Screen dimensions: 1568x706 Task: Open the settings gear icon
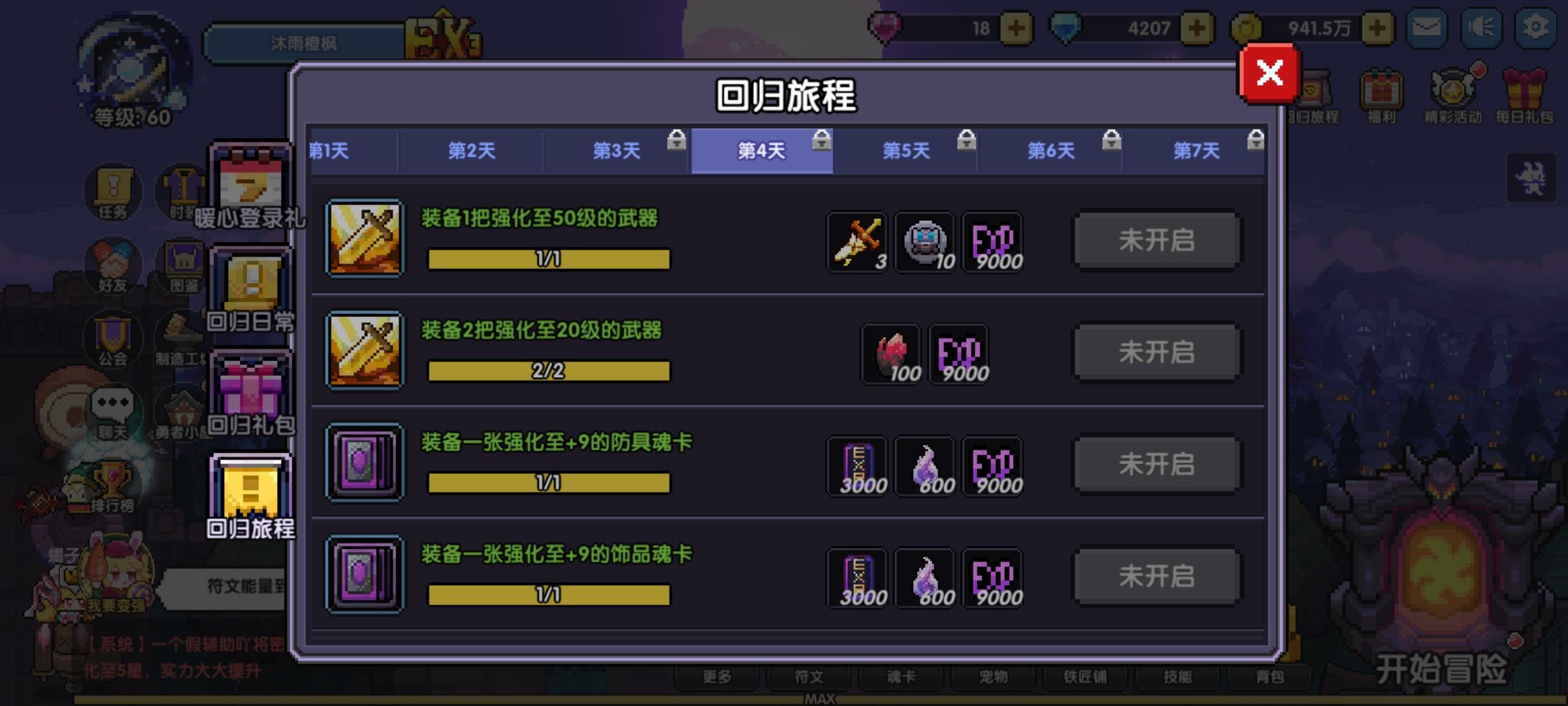click(x=1537, y=27)
